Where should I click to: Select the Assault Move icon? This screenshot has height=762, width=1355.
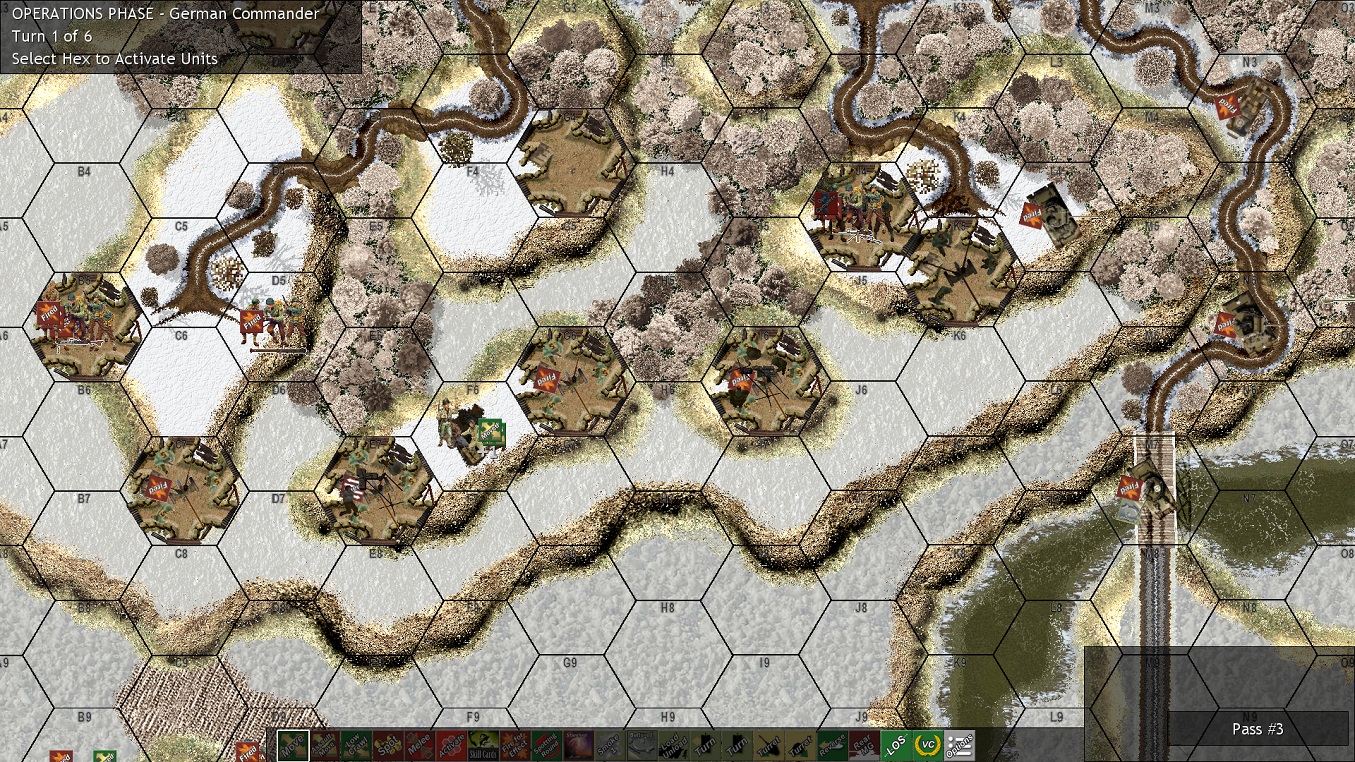(325, 745)
